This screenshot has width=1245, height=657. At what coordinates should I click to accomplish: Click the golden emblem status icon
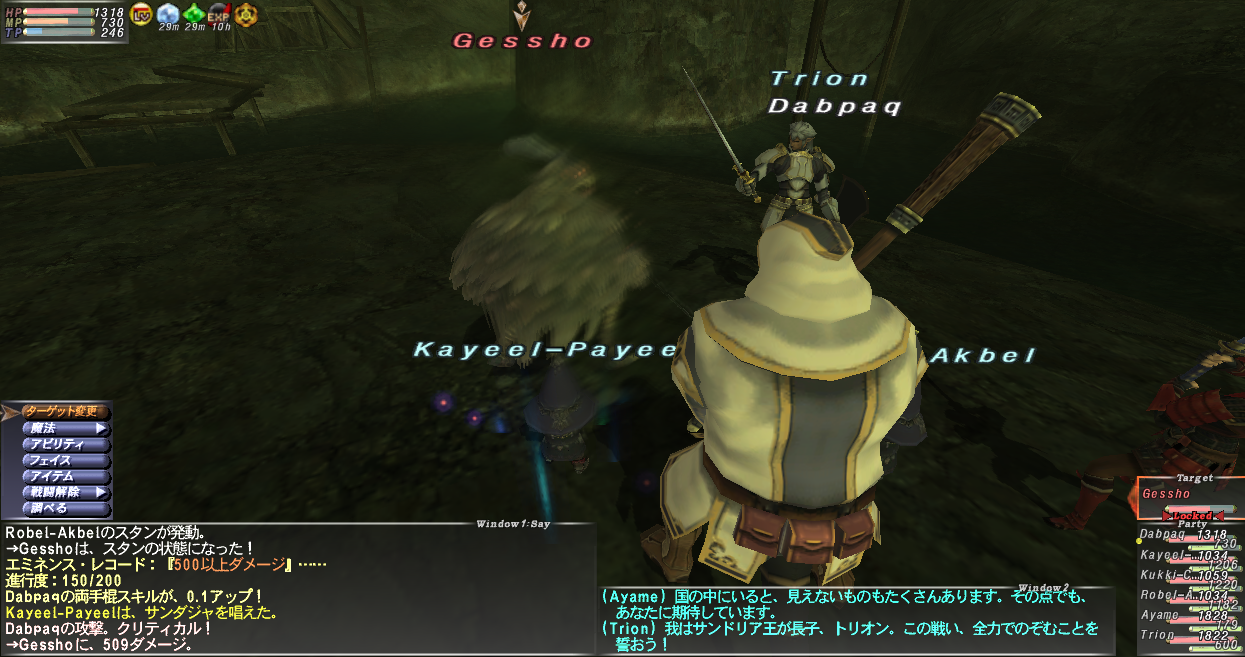point(245,14)
